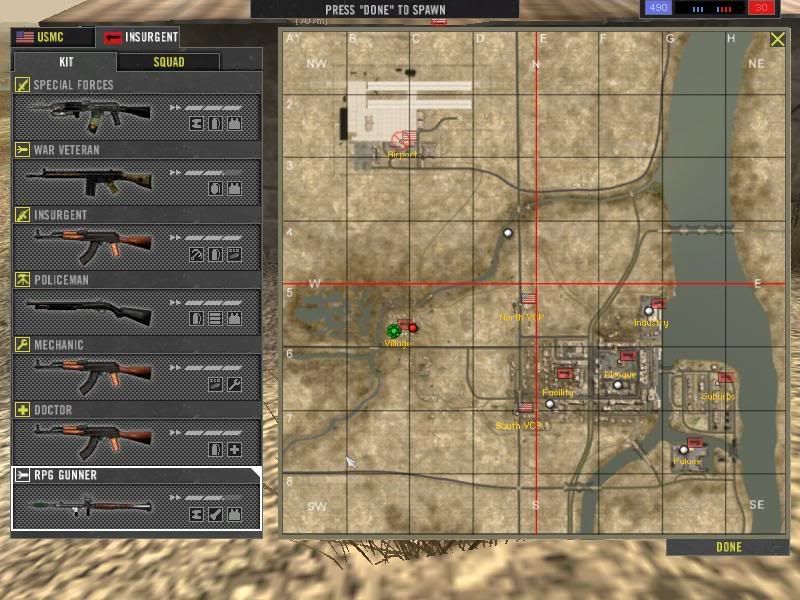Click the North VCP flag marker

coord(529,299)
